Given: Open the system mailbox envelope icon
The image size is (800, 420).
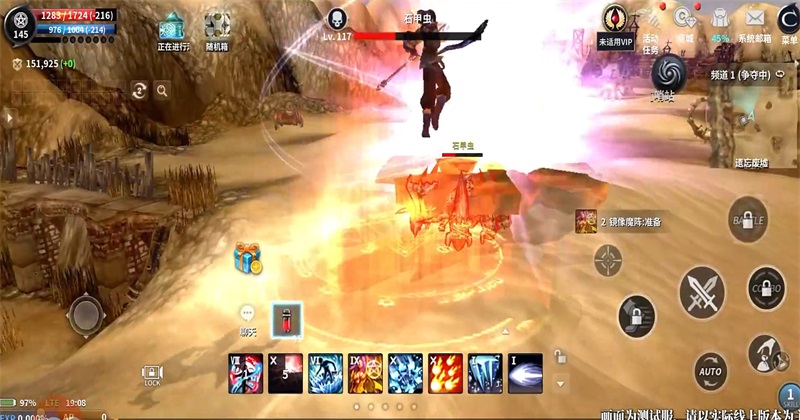Looking at the screenshot, I should [x=754, y=21].
